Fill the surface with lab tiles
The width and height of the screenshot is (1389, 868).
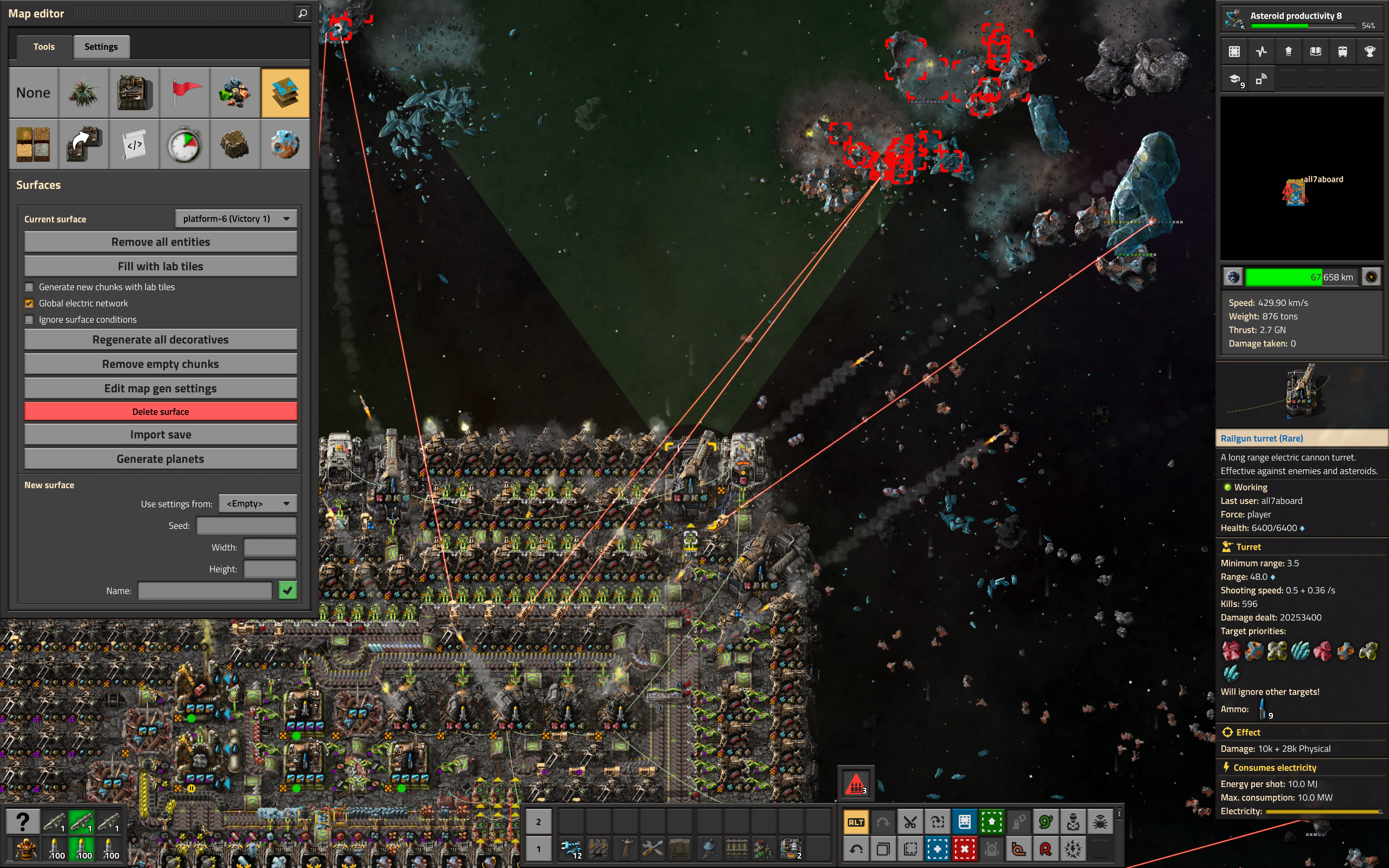[x=160, y=266]
